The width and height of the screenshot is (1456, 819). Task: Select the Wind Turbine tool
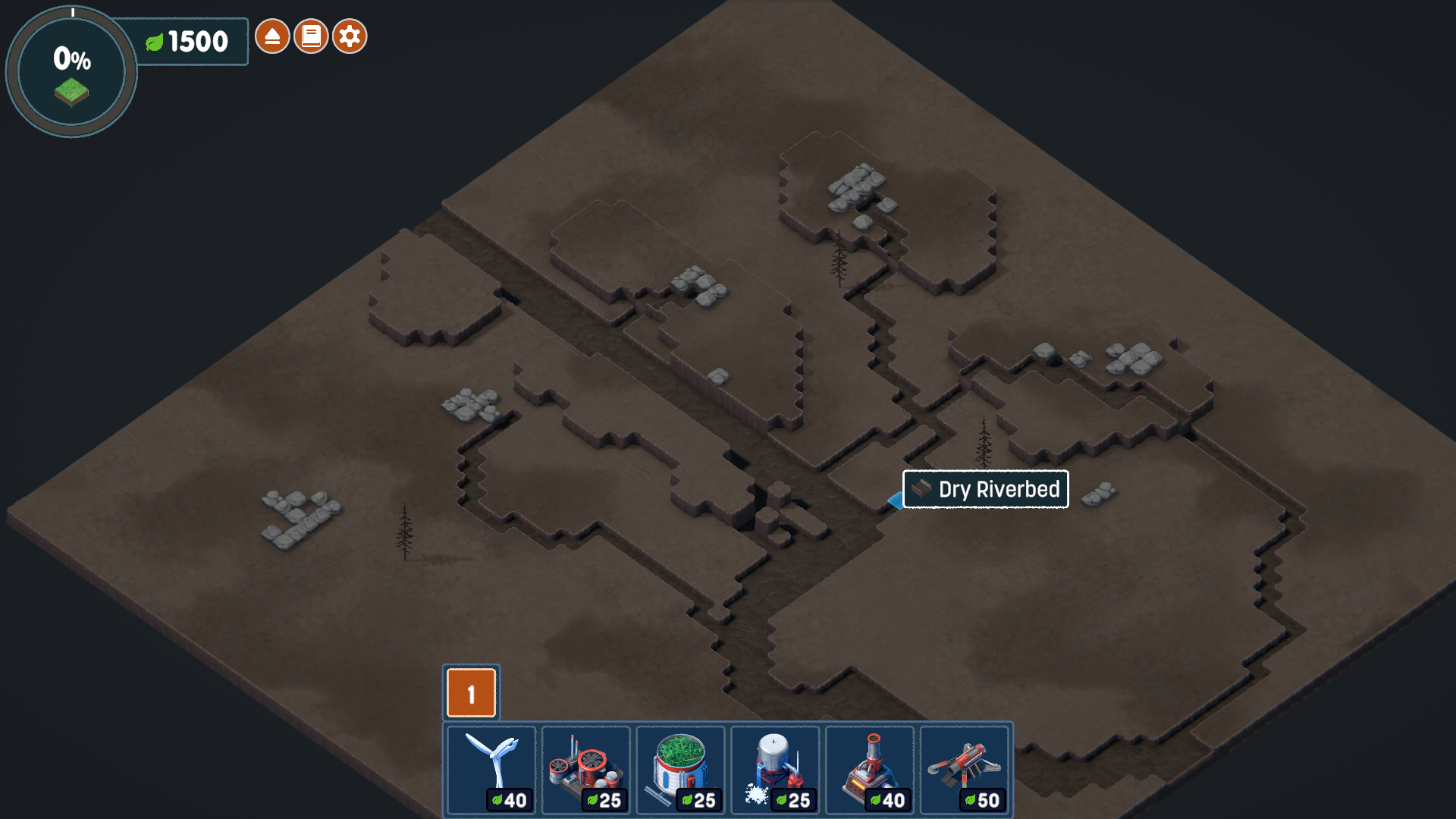click(x=491, y=766)
